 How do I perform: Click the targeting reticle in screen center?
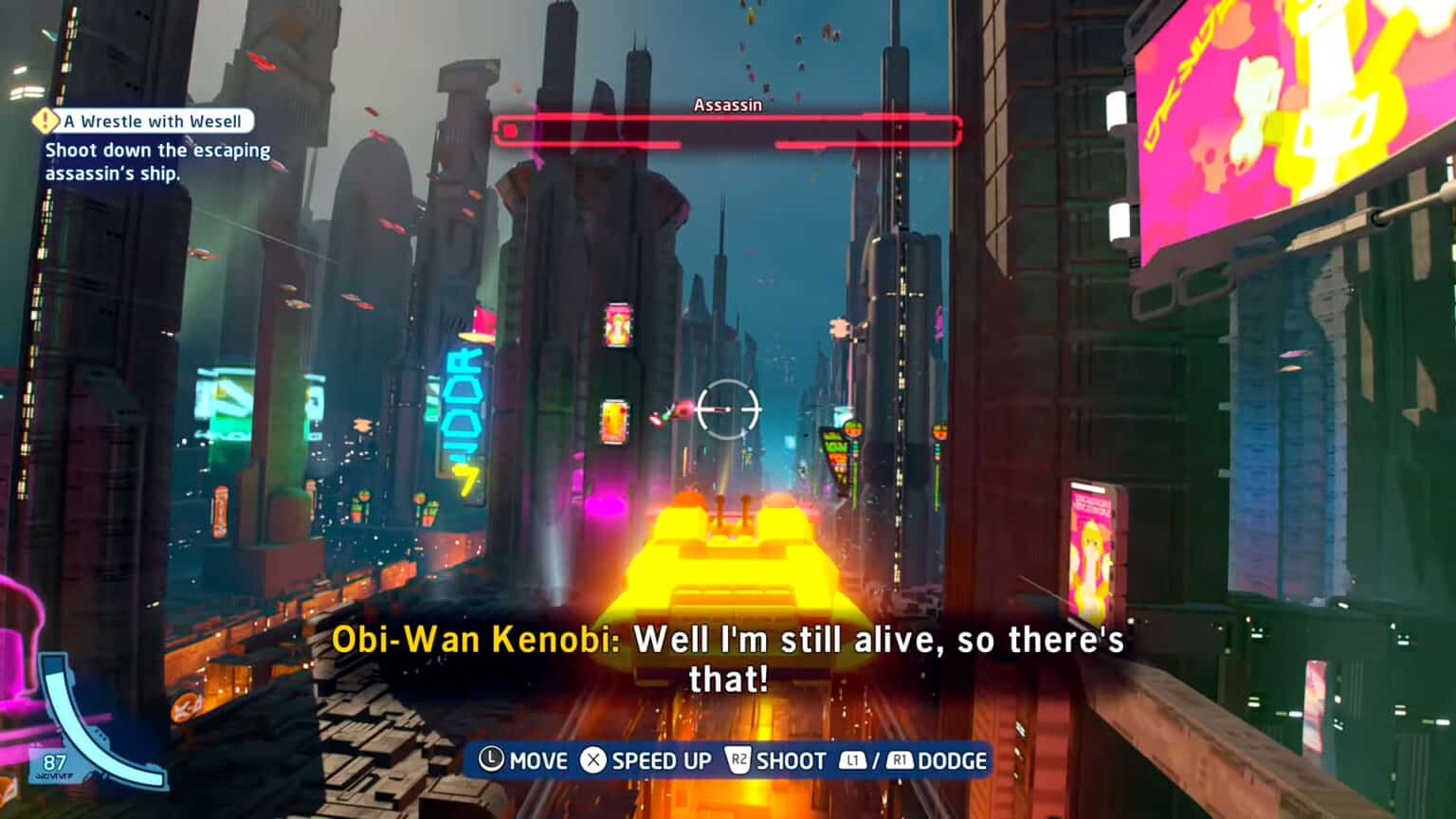[x=730, y=408]
